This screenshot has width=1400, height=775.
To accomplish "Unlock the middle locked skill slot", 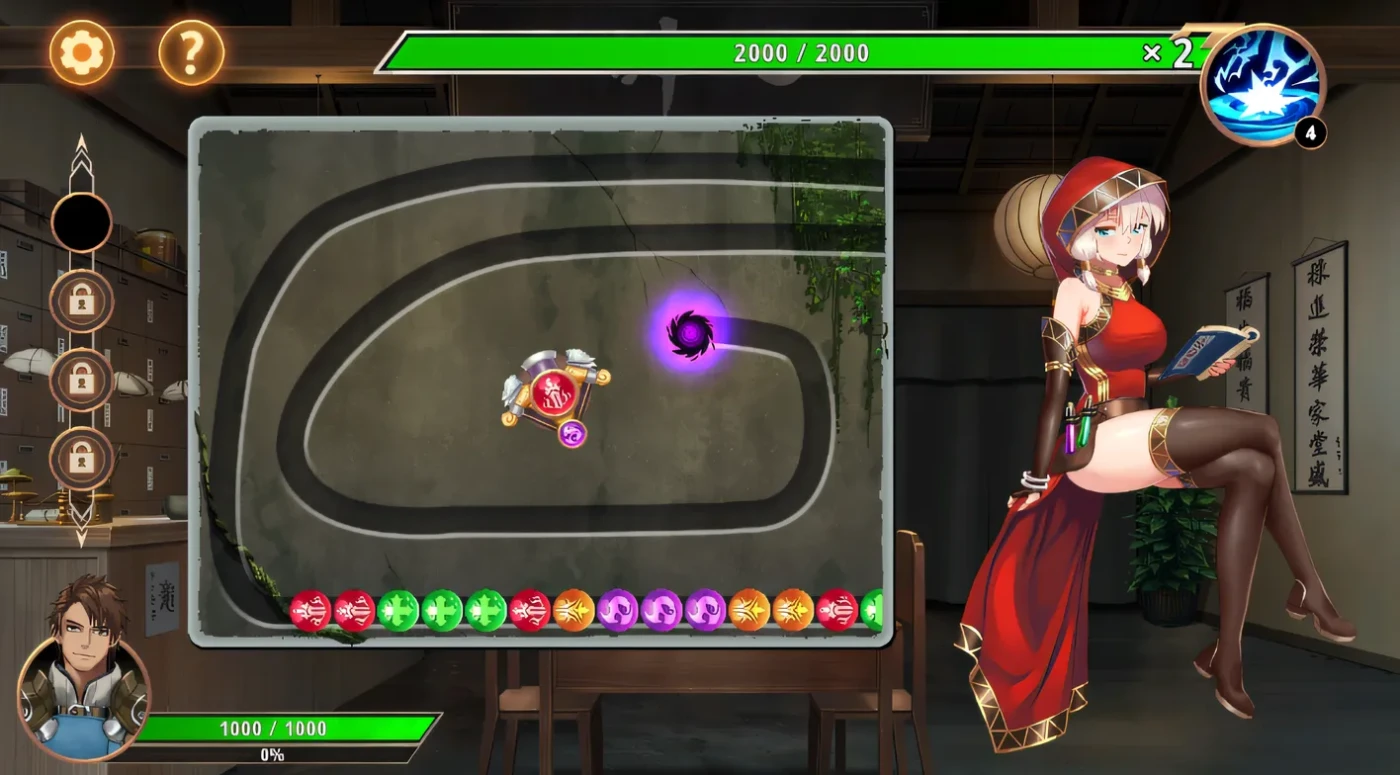I will point(81,381).
